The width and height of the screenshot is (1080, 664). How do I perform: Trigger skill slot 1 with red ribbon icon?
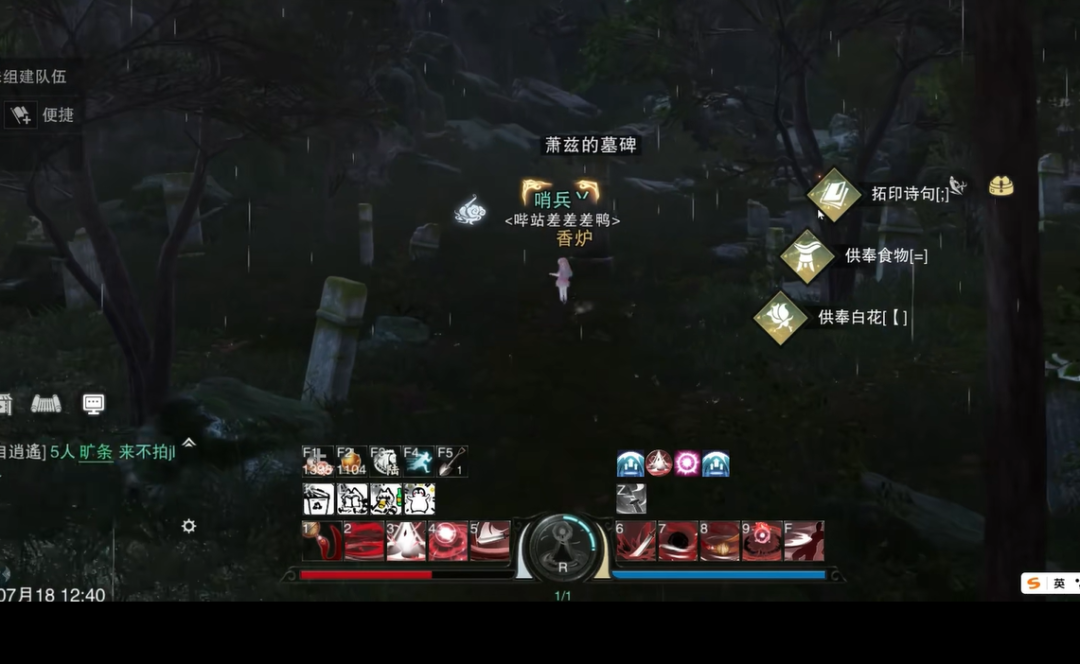coord(319,541)
